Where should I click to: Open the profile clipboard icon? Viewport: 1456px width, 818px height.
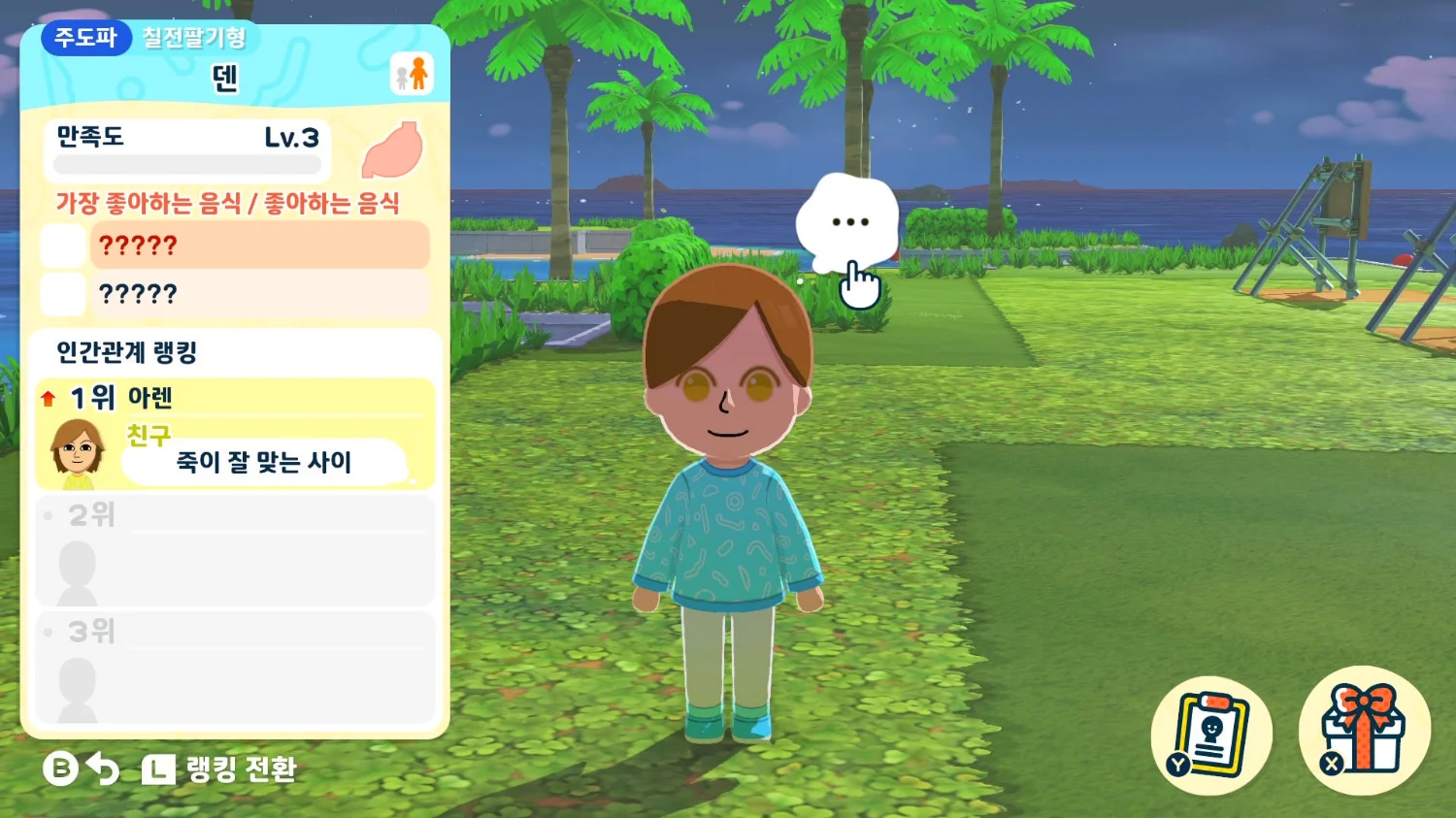click(x=1210, y=735)
